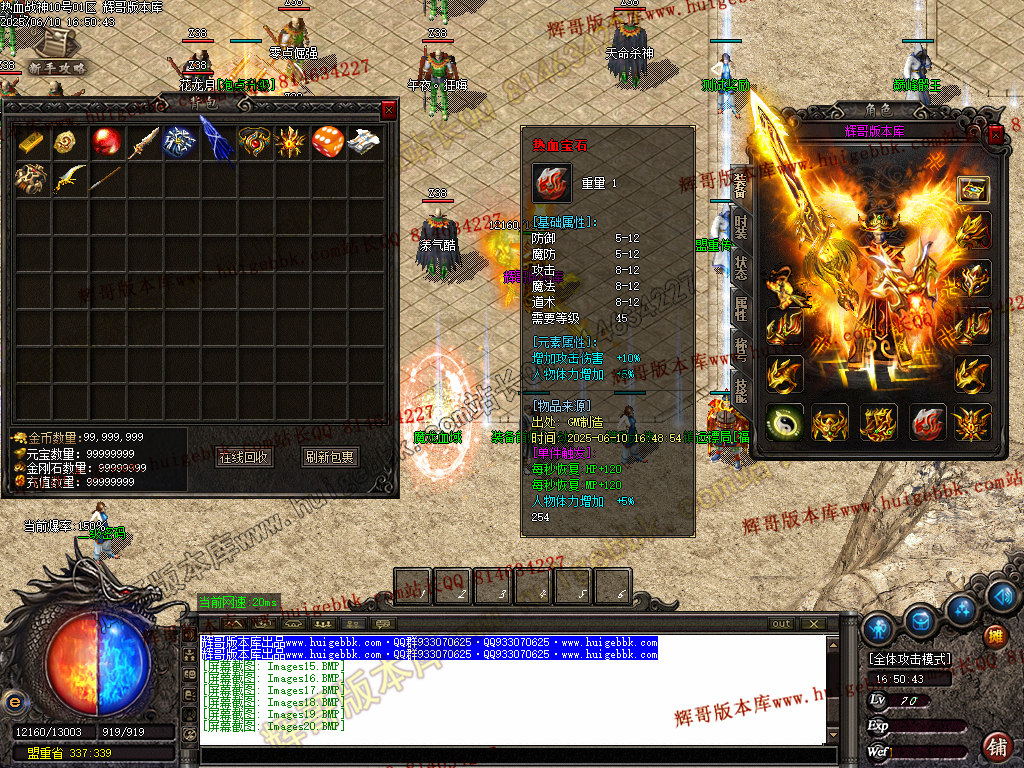Click the 在线回收 online recycle button

pyautogui.click(x=243, y=457)
